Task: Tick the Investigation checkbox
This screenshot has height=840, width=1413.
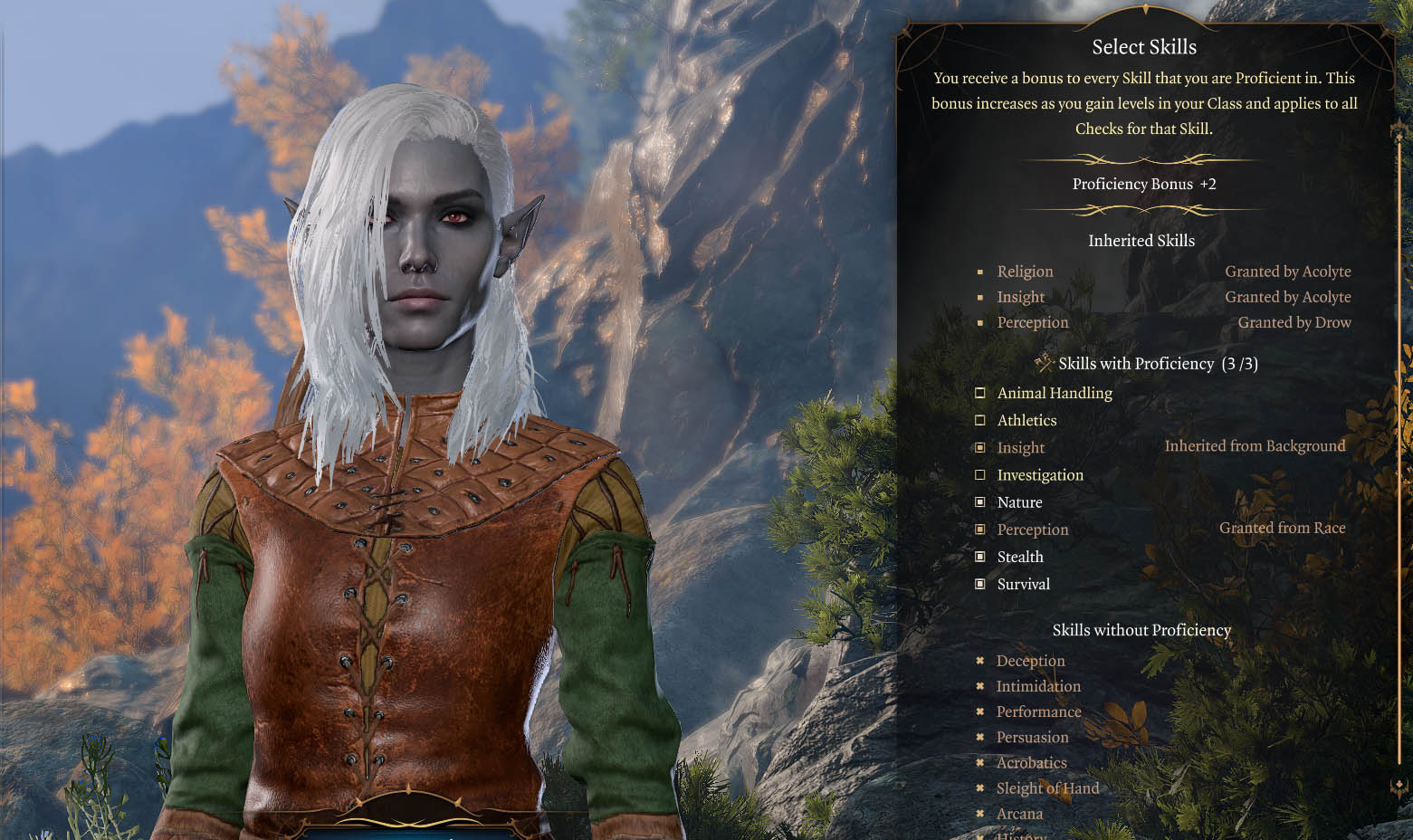Action: [980, 474]
